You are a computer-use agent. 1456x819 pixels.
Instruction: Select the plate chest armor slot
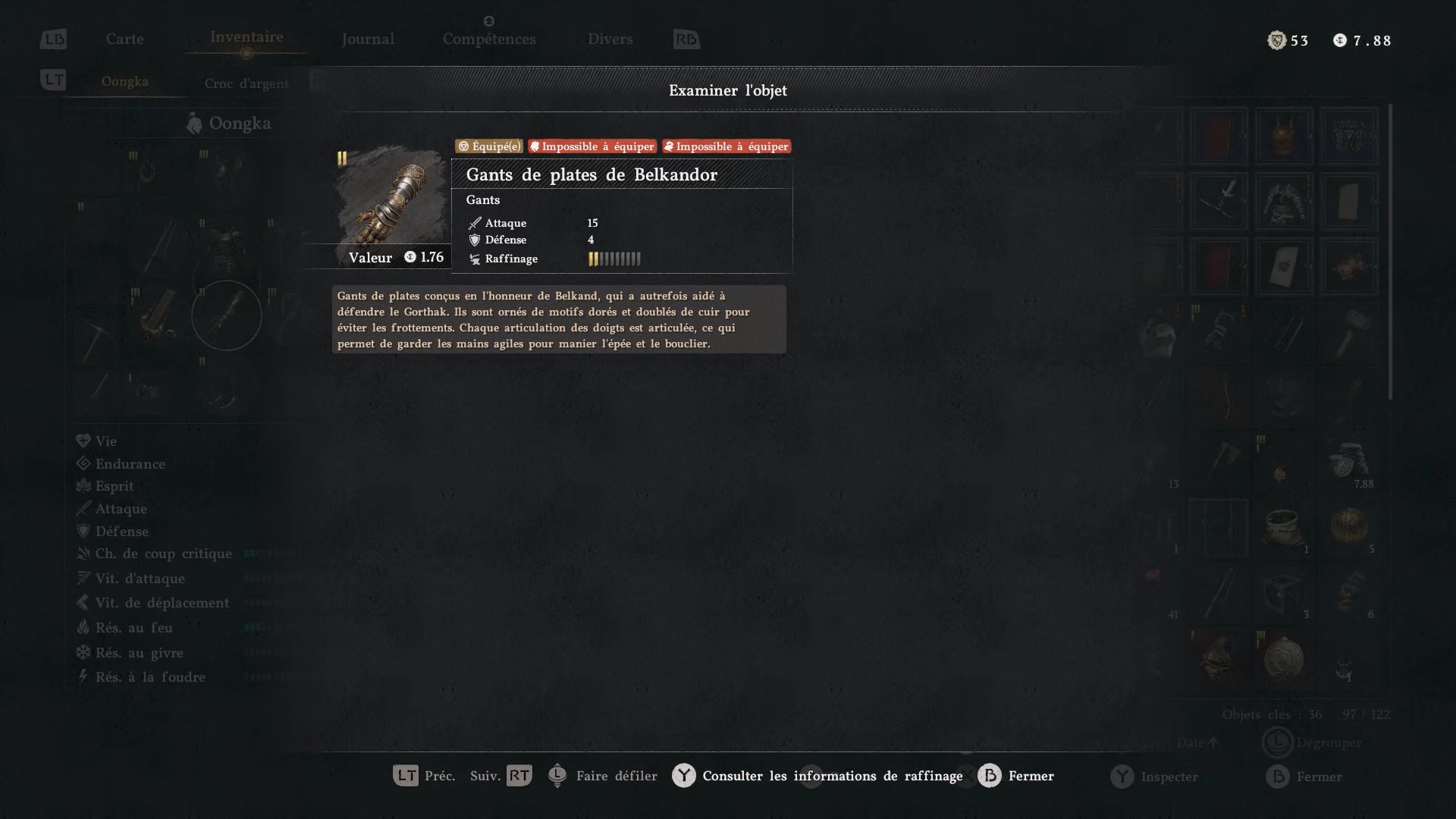tap(1283, 201)
